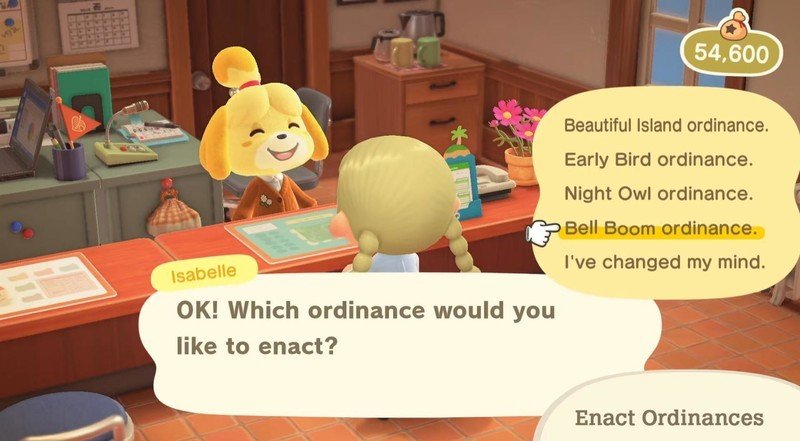Enact the Bell Boom ordinance

tap(660, 228)
